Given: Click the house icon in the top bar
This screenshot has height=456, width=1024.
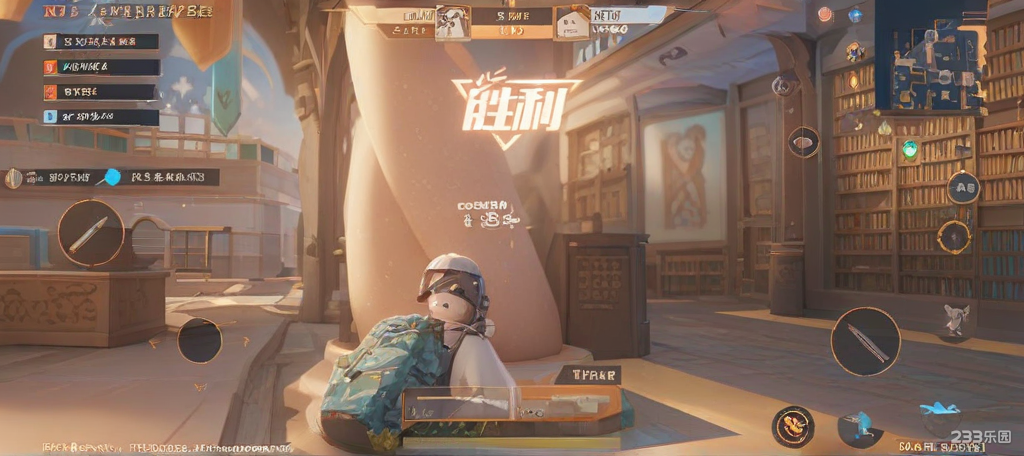Looking at the screenshot, I should (x=572, y=24).
